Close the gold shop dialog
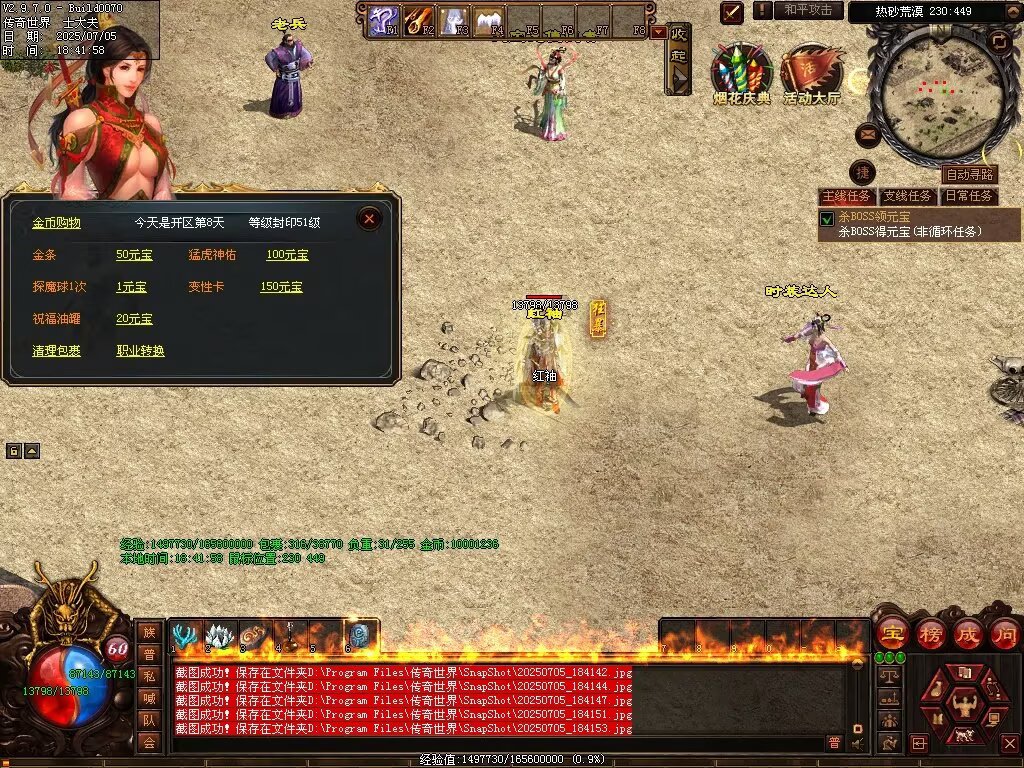 click(x=369, y=219)
